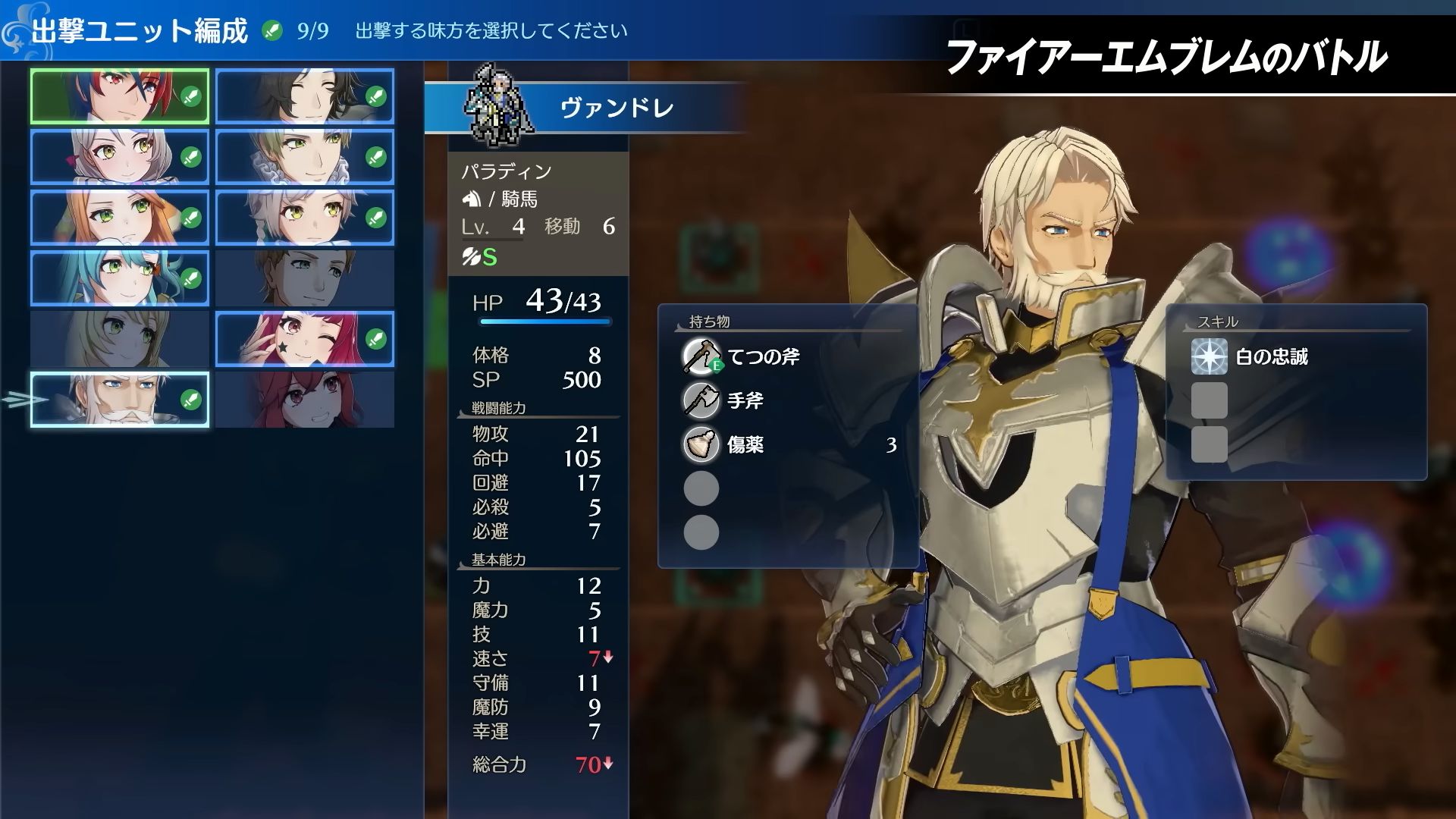Add the undeployed blonde green-eyed girl

[x=120, y=339]
